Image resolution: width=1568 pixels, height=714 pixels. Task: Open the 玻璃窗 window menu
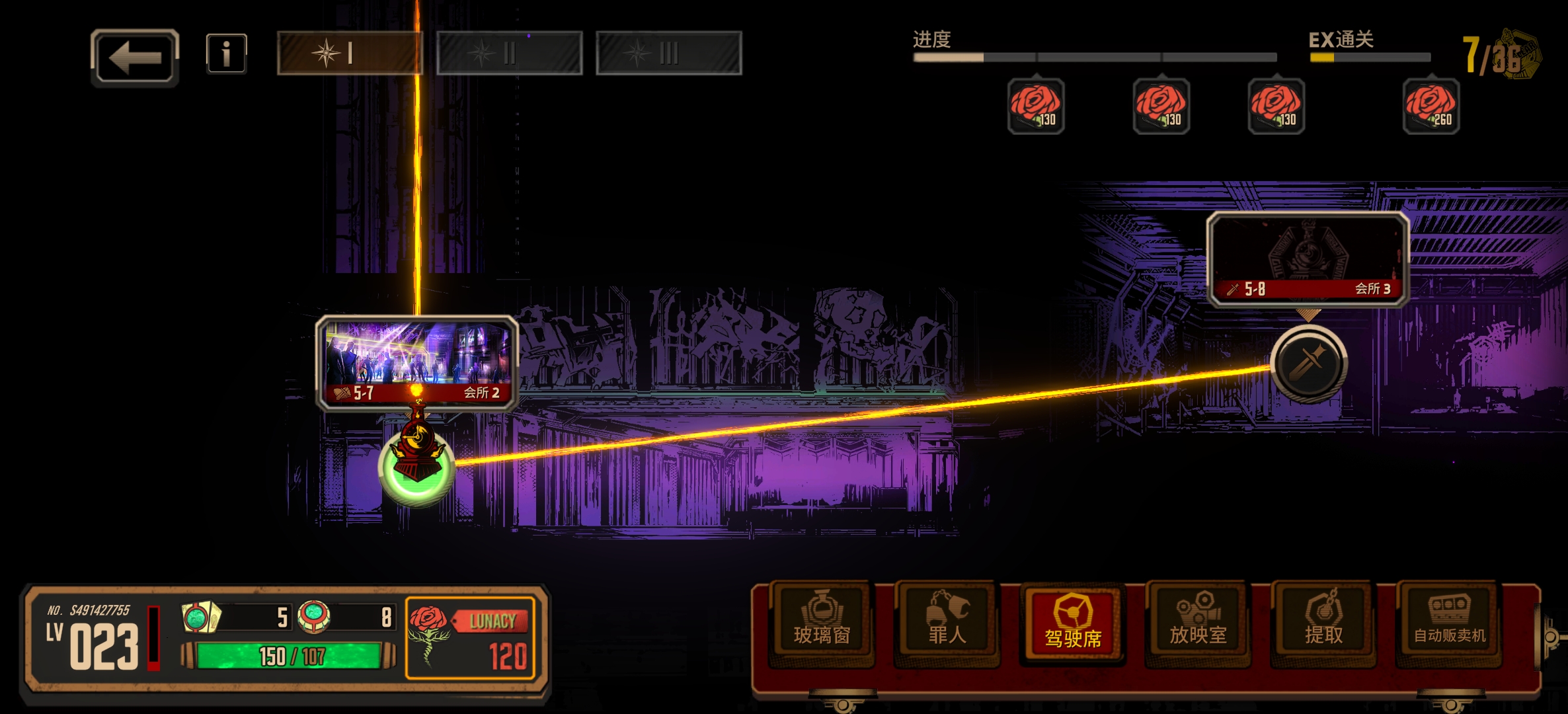click(x=822, y=623)
